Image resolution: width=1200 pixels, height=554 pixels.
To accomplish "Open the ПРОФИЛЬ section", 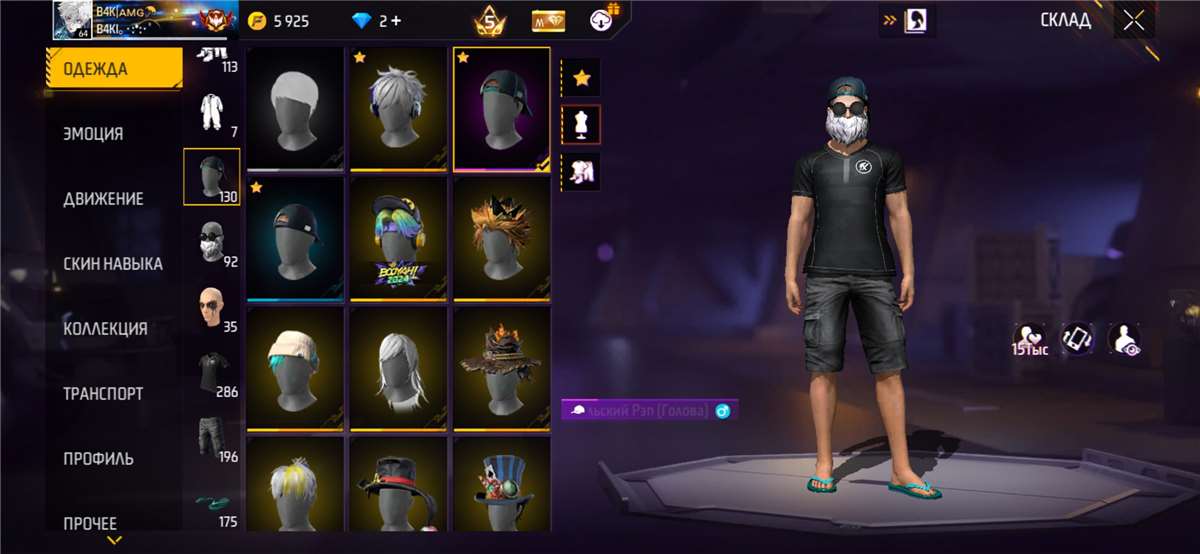I will (x=98, y=459).
